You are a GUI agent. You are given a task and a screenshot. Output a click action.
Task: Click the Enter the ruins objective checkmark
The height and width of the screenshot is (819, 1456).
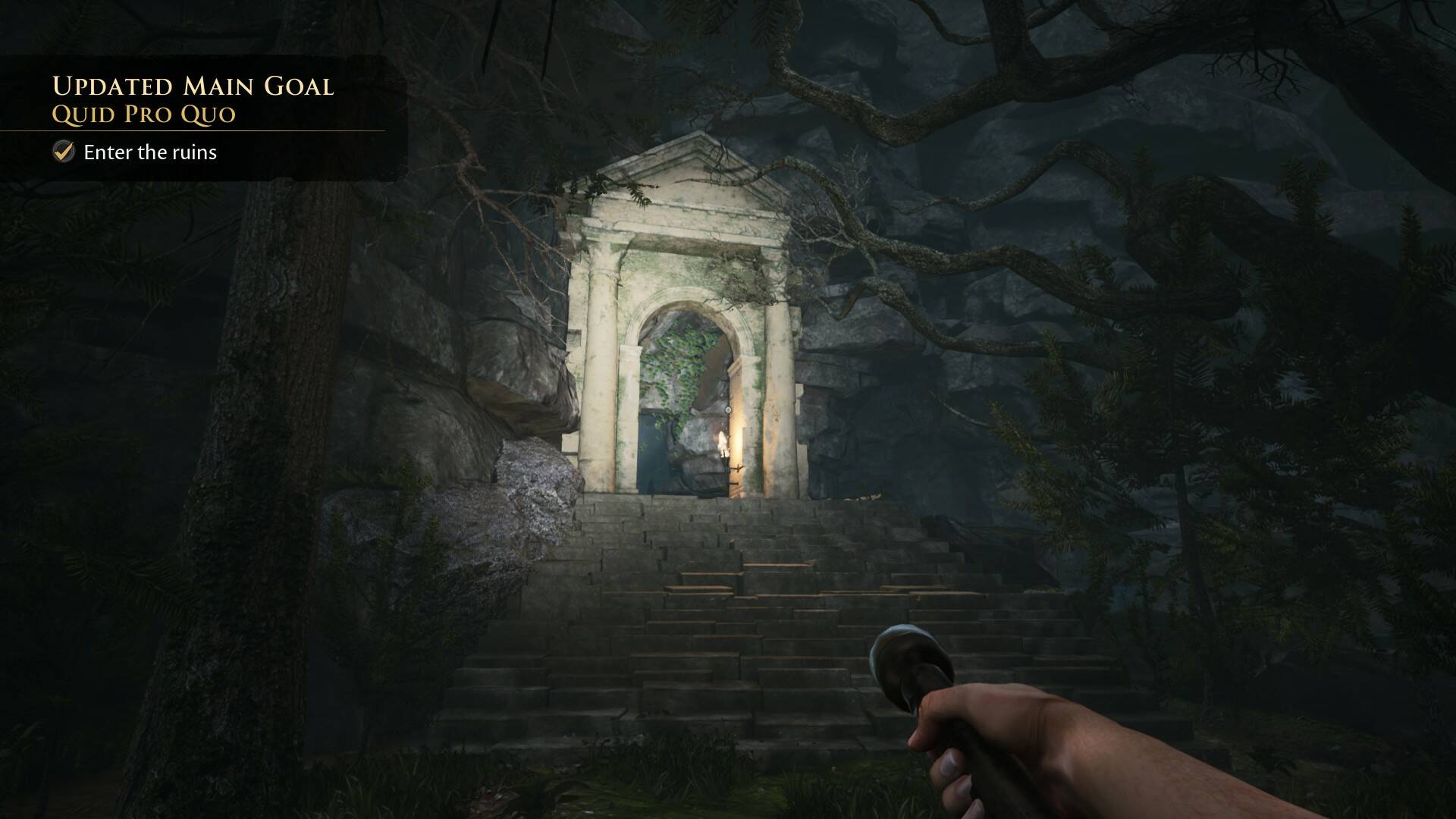pyautogui.click(x=64, y=152)
